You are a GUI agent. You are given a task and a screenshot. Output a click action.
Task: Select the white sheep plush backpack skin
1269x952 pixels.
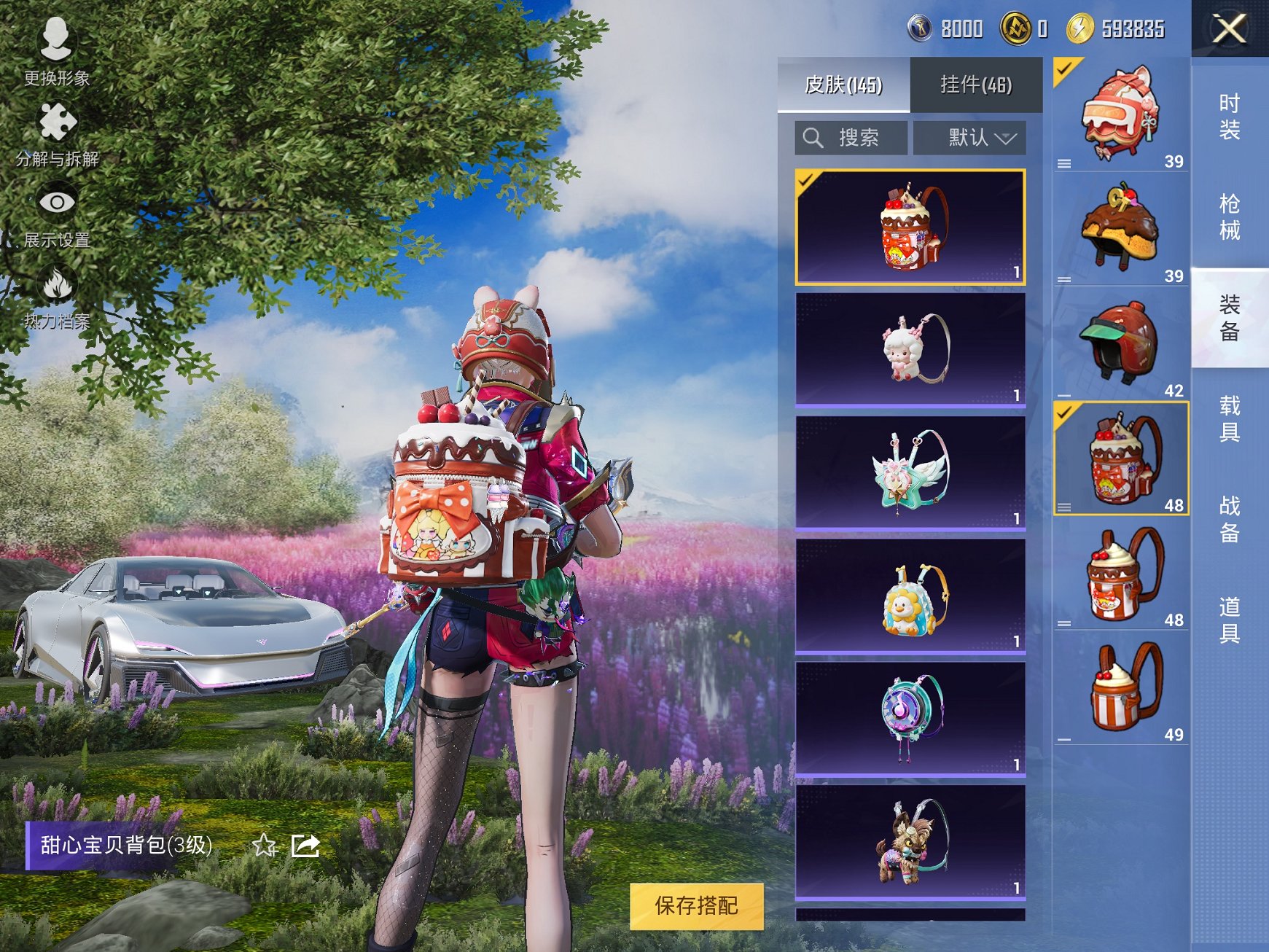coord(910,349)
